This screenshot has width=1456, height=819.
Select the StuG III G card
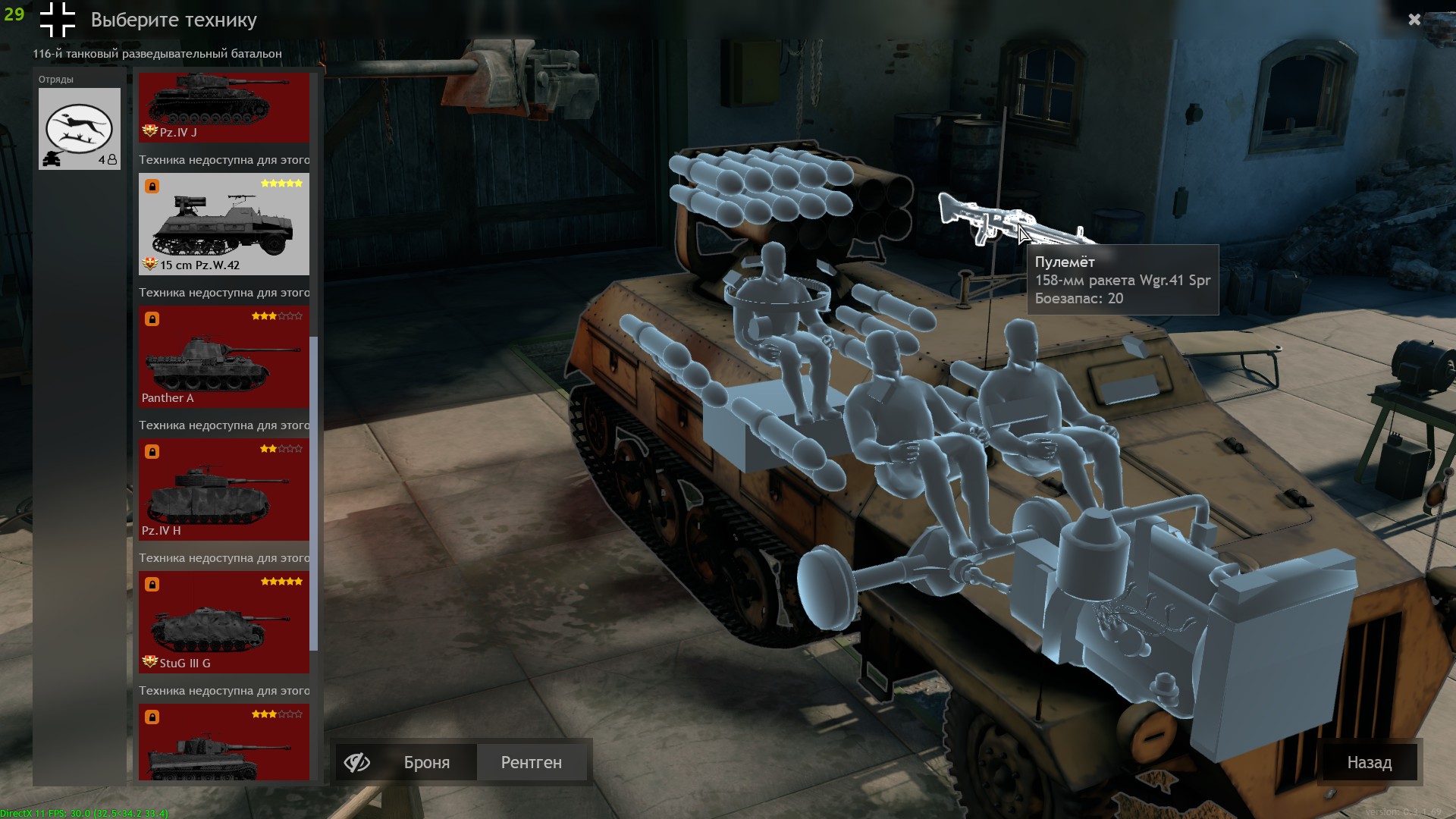[x=224, y=622]
